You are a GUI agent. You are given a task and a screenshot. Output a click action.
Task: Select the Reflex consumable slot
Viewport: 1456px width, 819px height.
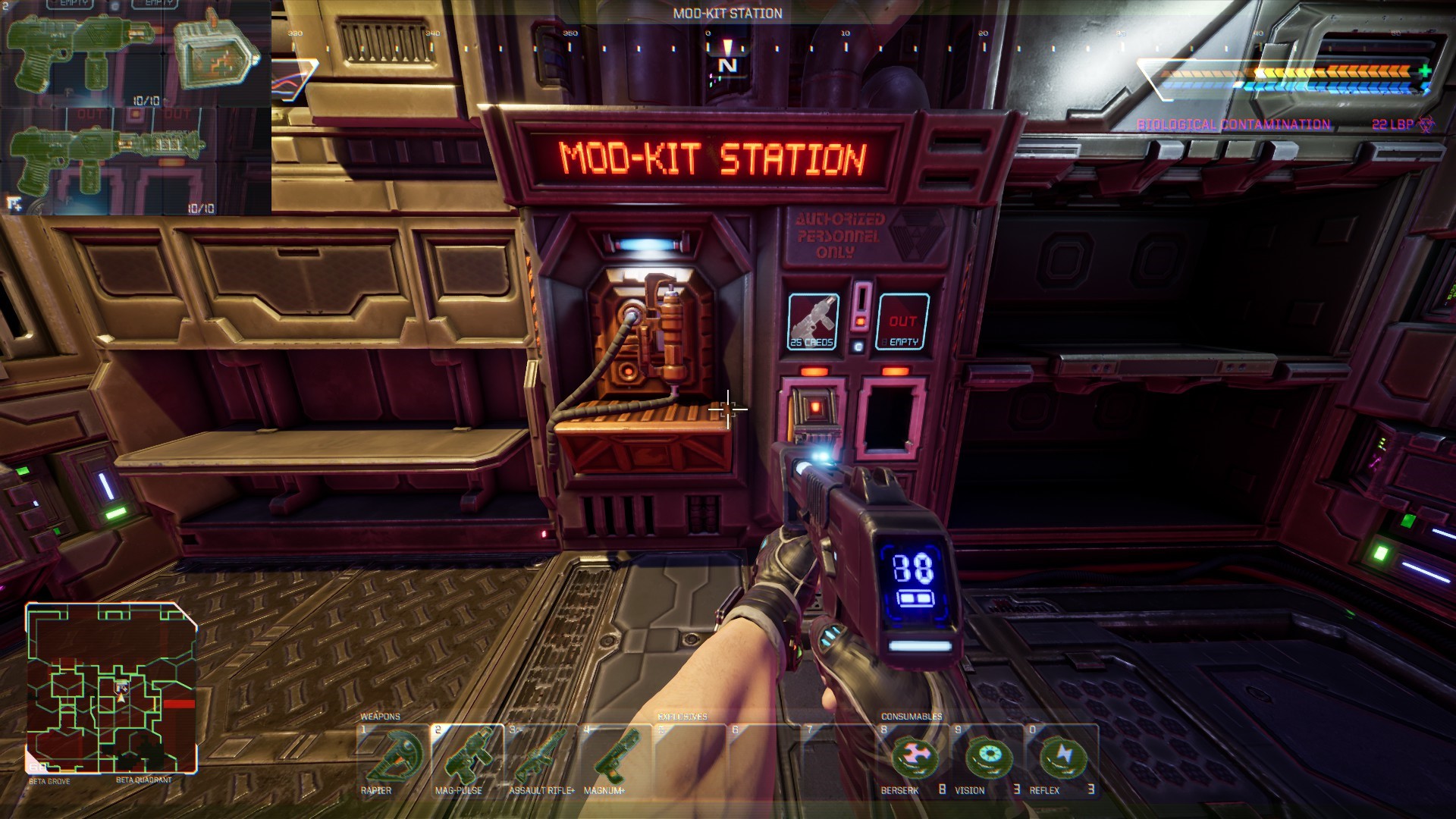click(1060, 759)
